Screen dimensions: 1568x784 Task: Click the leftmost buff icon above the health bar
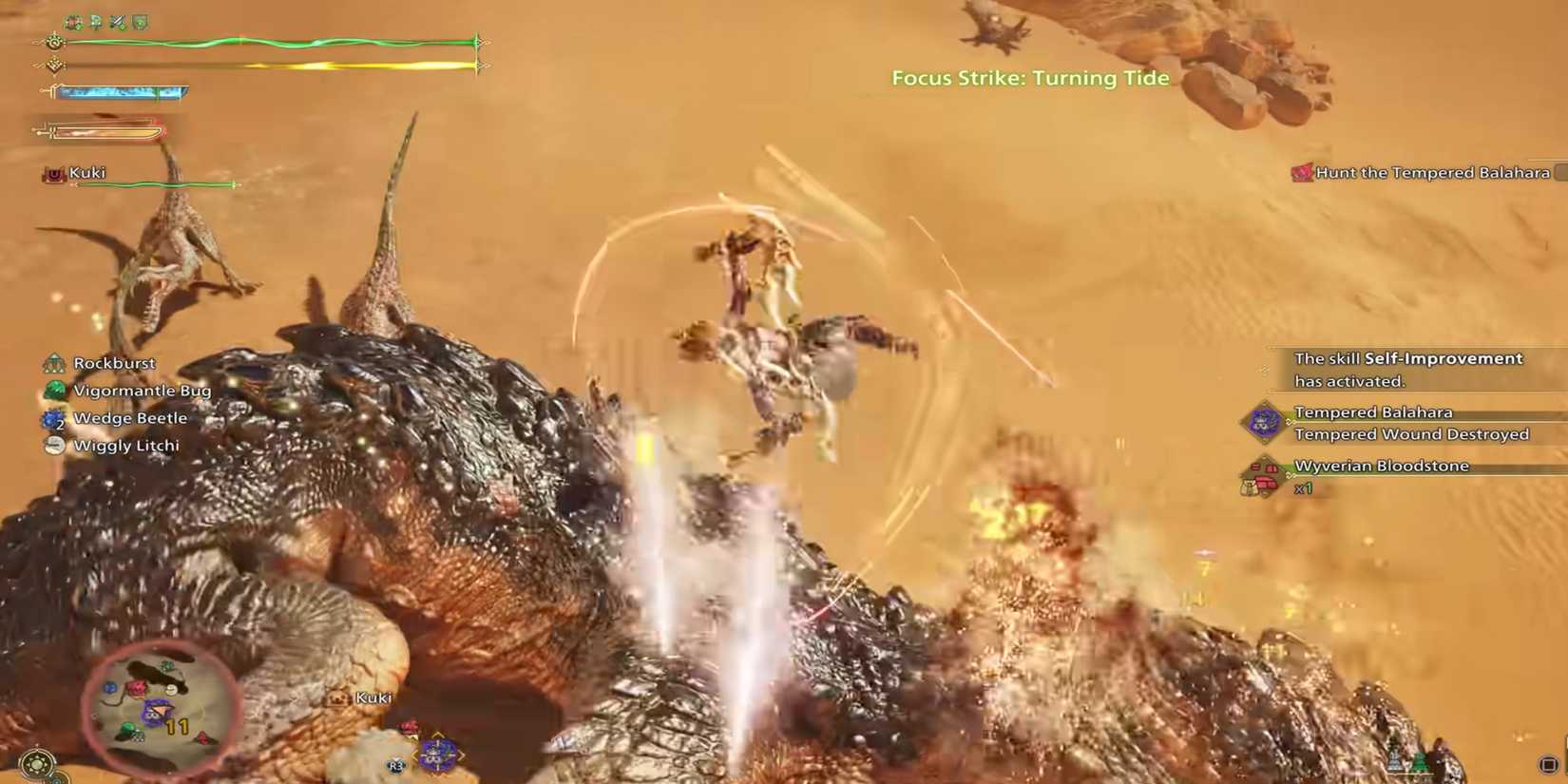[x=72, y=22]
